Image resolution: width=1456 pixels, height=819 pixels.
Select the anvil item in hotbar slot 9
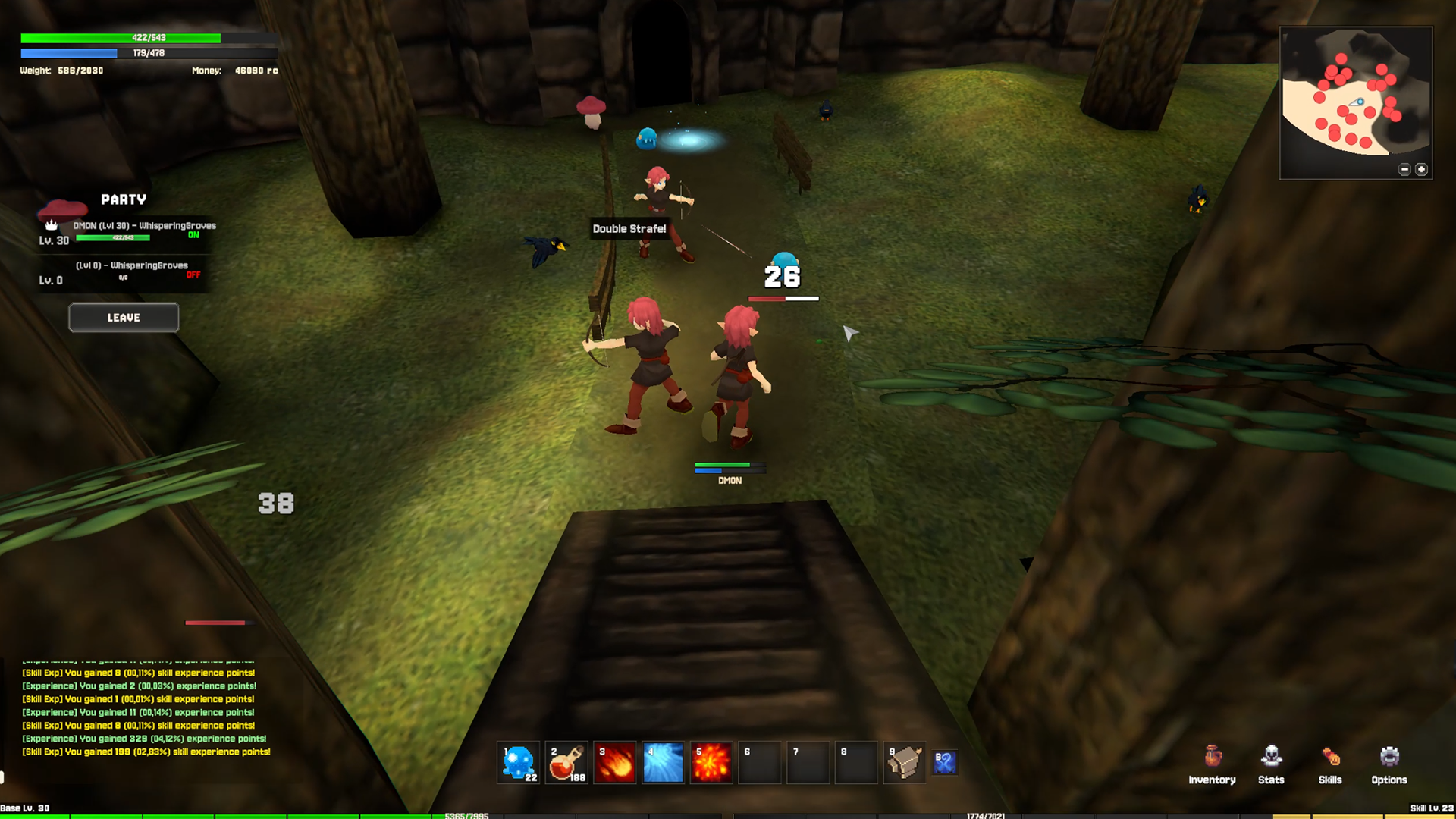pyautogui.click(x=905, y=762)
